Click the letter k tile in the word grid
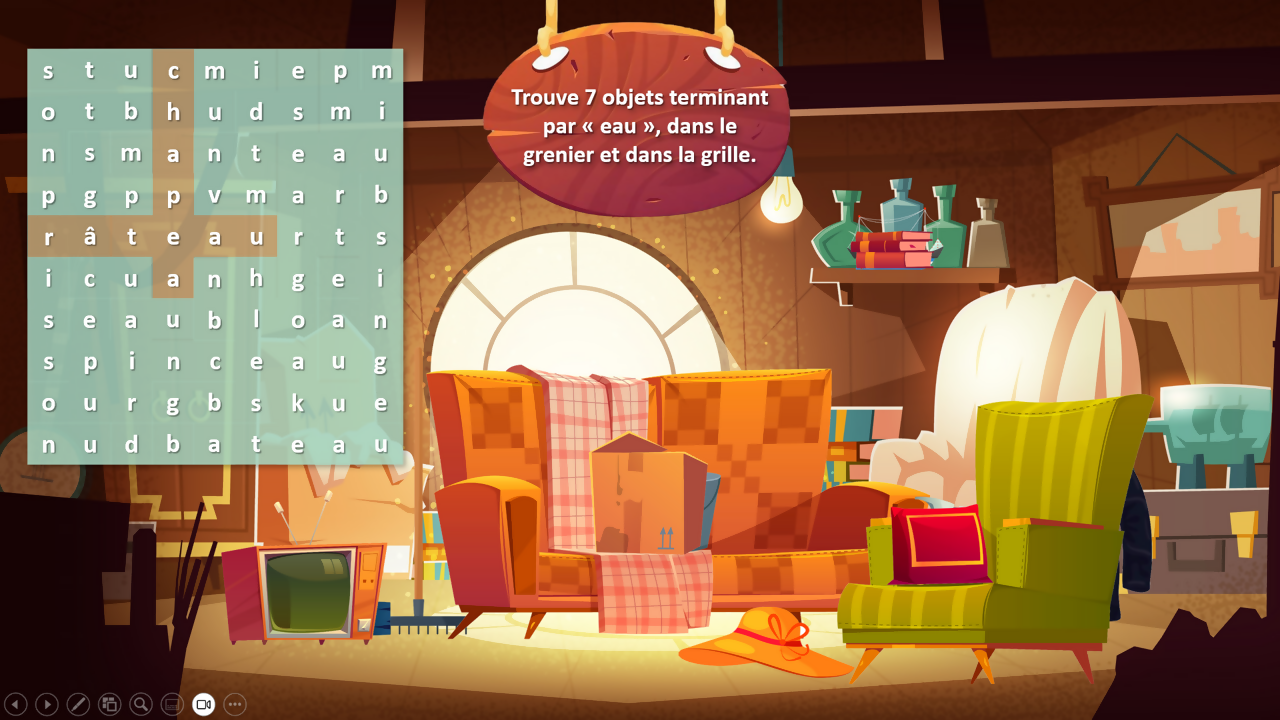 [297, 402]
